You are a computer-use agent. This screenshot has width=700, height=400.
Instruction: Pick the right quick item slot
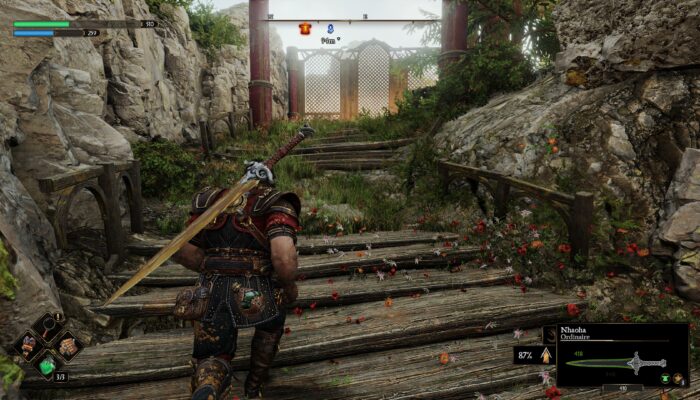67,346
